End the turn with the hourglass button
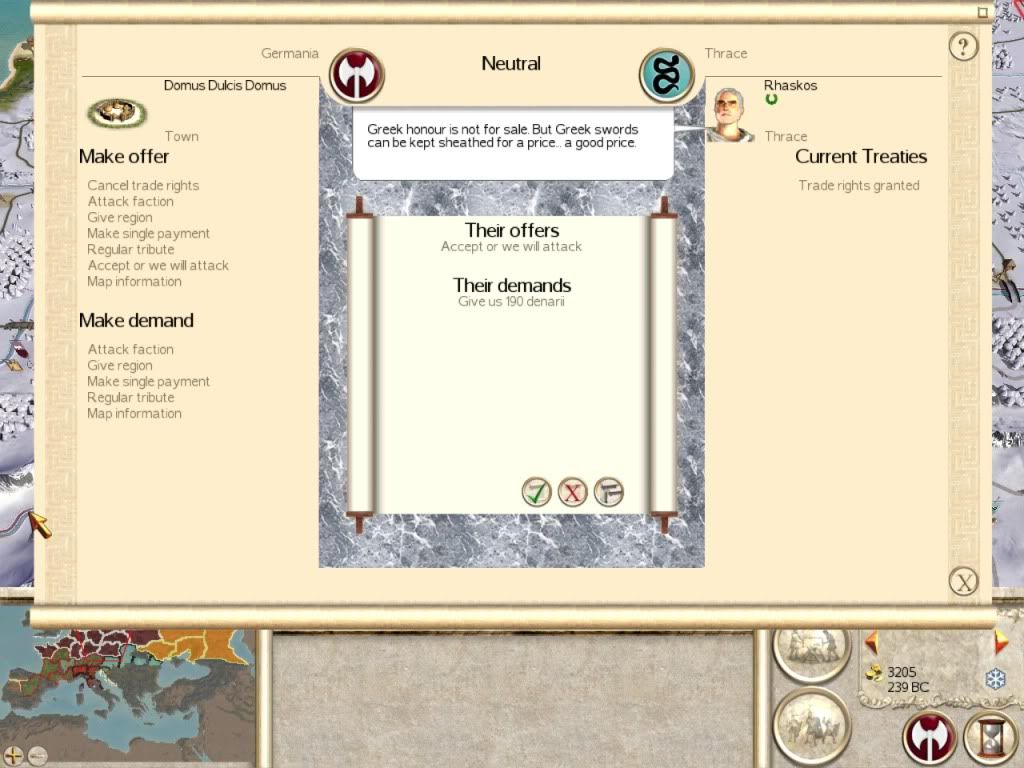This screenshot has width=1024, height=768. coord(989,738)
